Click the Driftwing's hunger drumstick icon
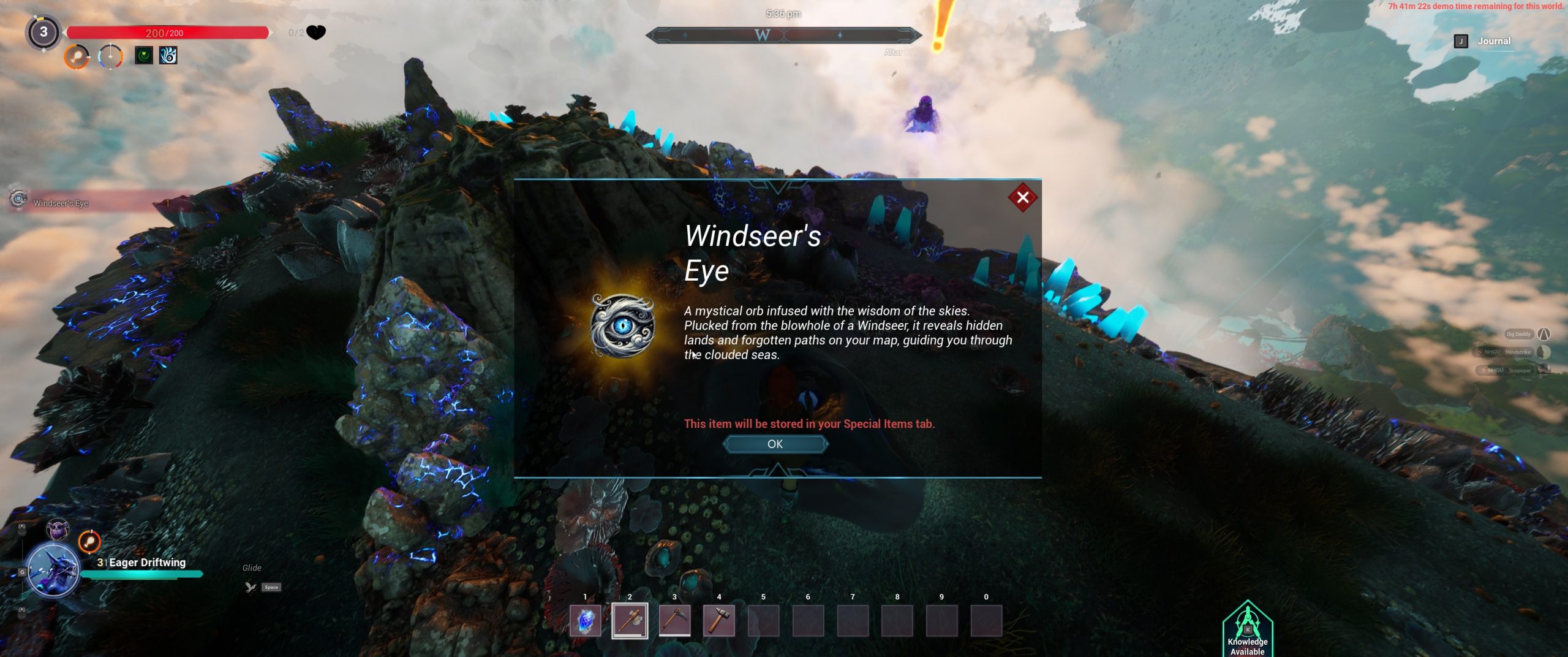 coord(89,542)
